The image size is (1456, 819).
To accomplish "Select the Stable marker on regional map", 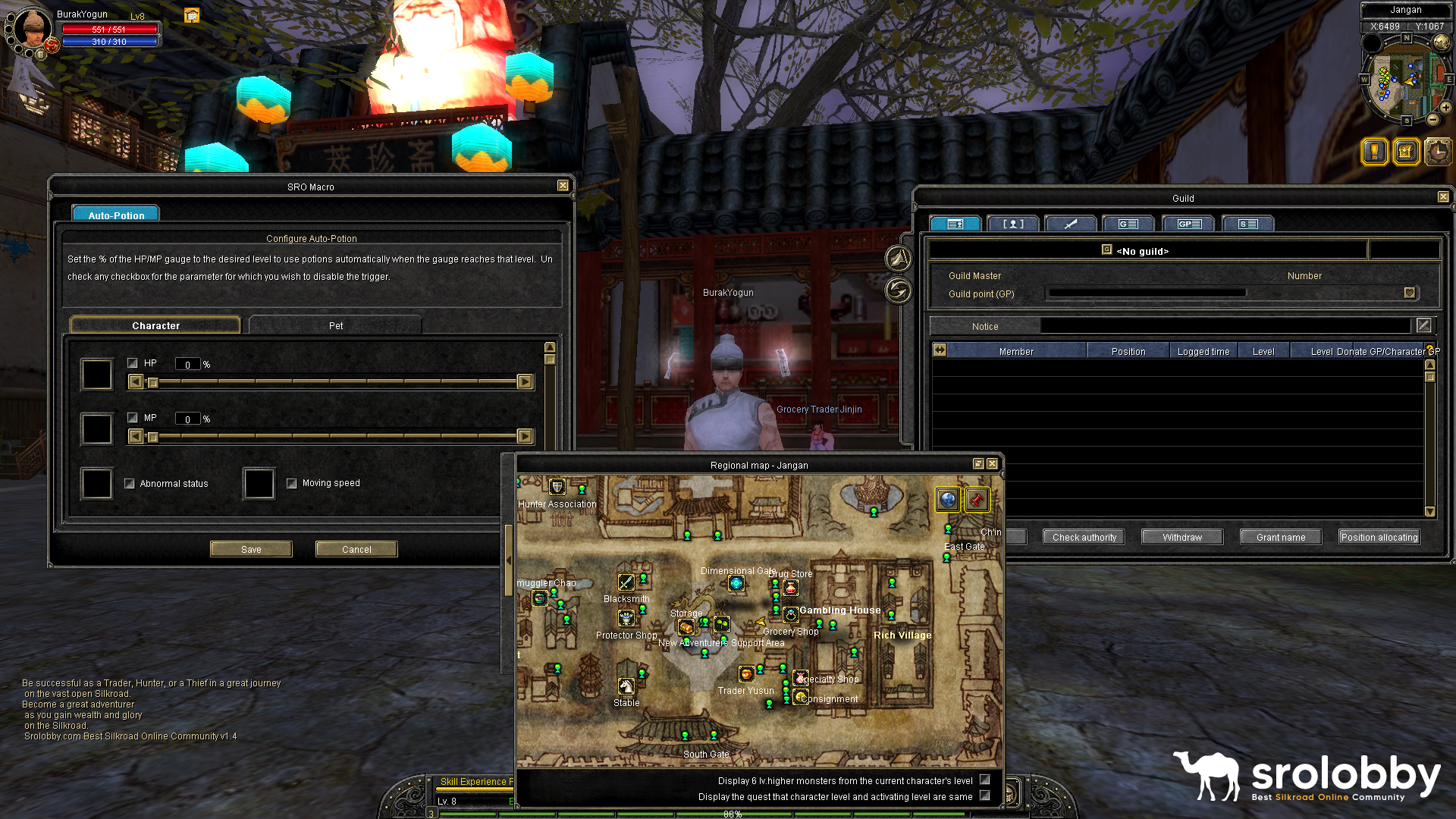I will tap(626, 686).
